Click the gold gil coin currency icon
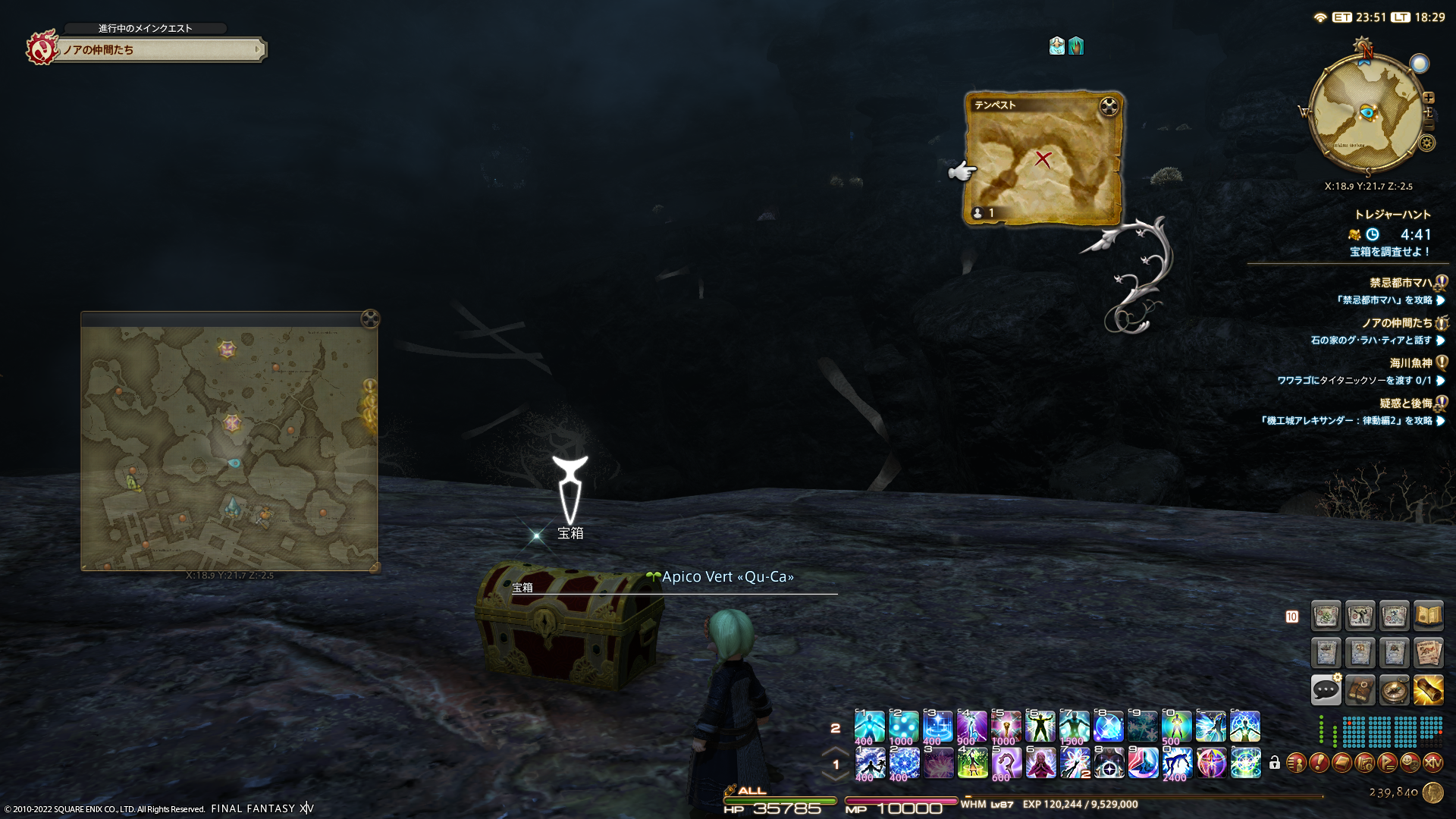Screen dimensions: 1456x819 1432,792
